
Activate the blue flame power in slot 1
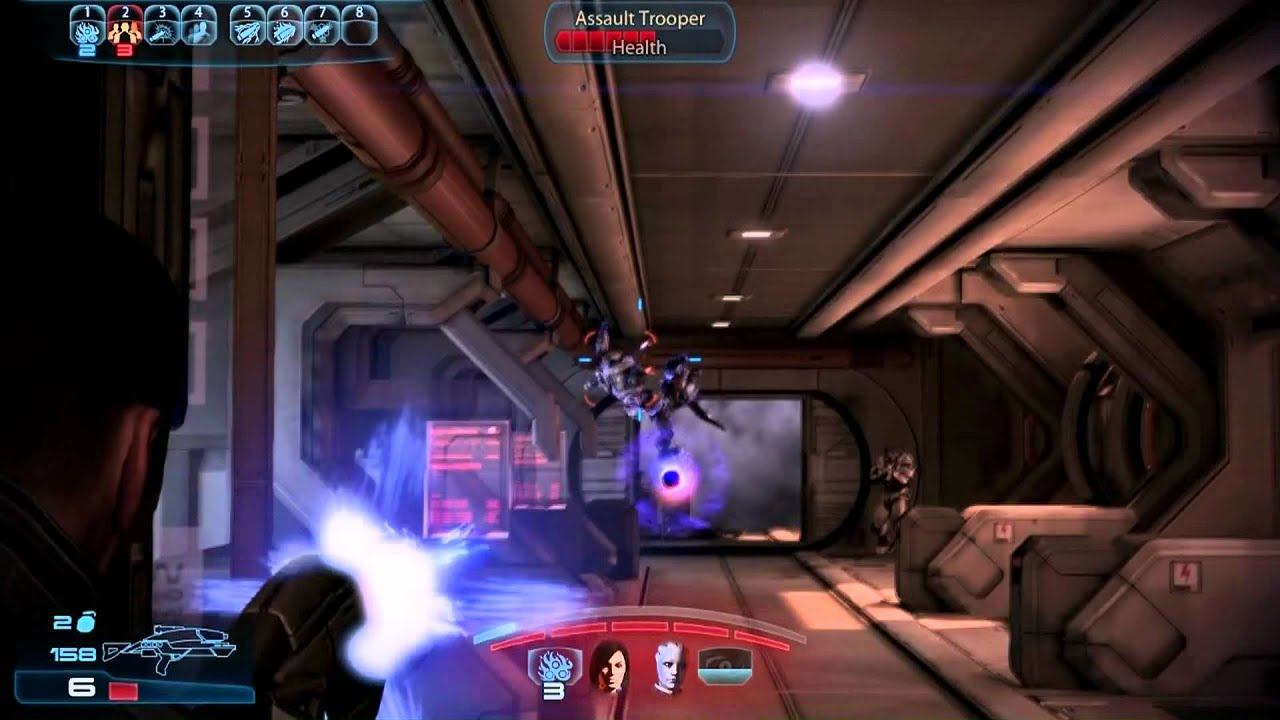(87, 30)
